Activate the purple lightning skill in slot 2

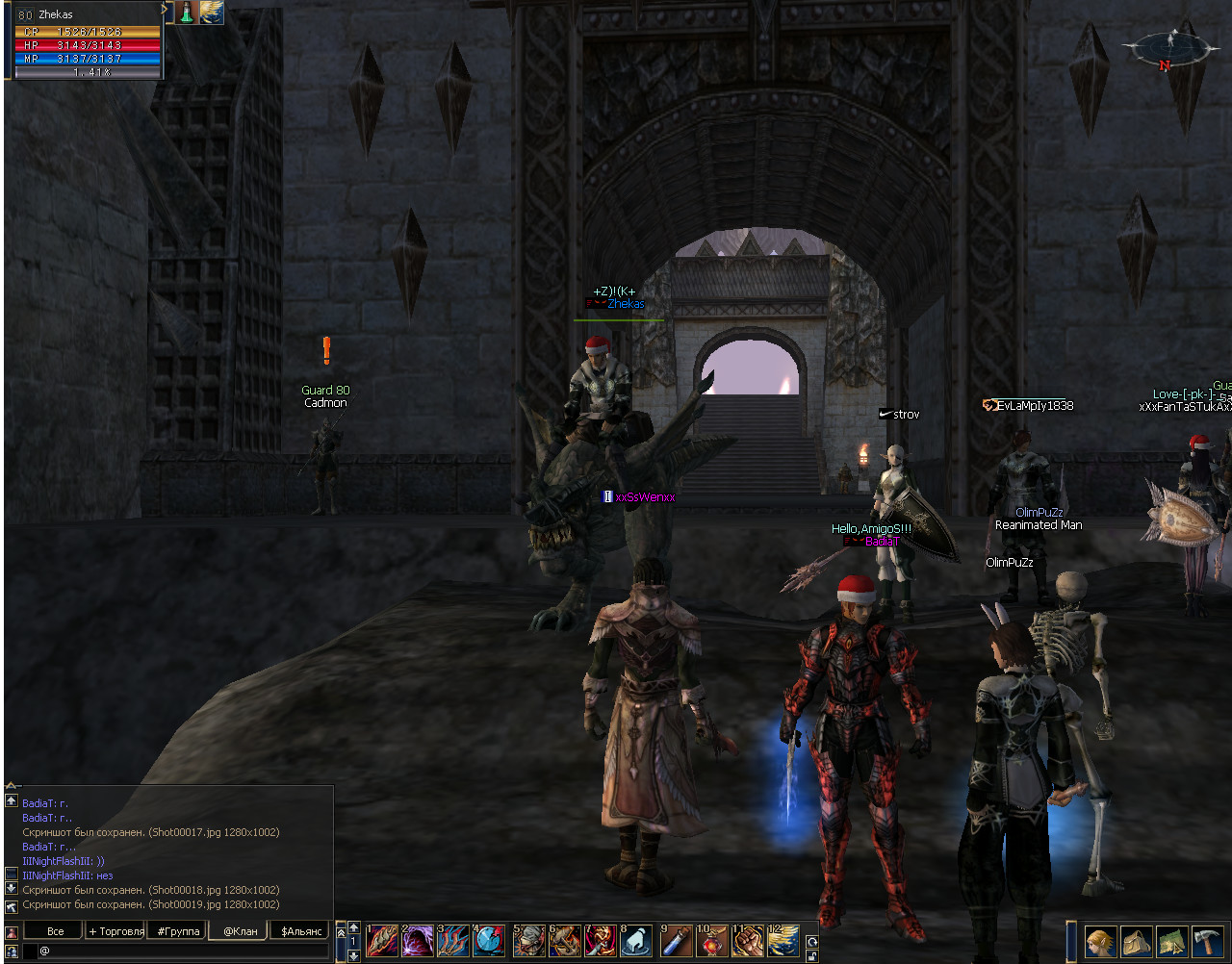point(418,940)
